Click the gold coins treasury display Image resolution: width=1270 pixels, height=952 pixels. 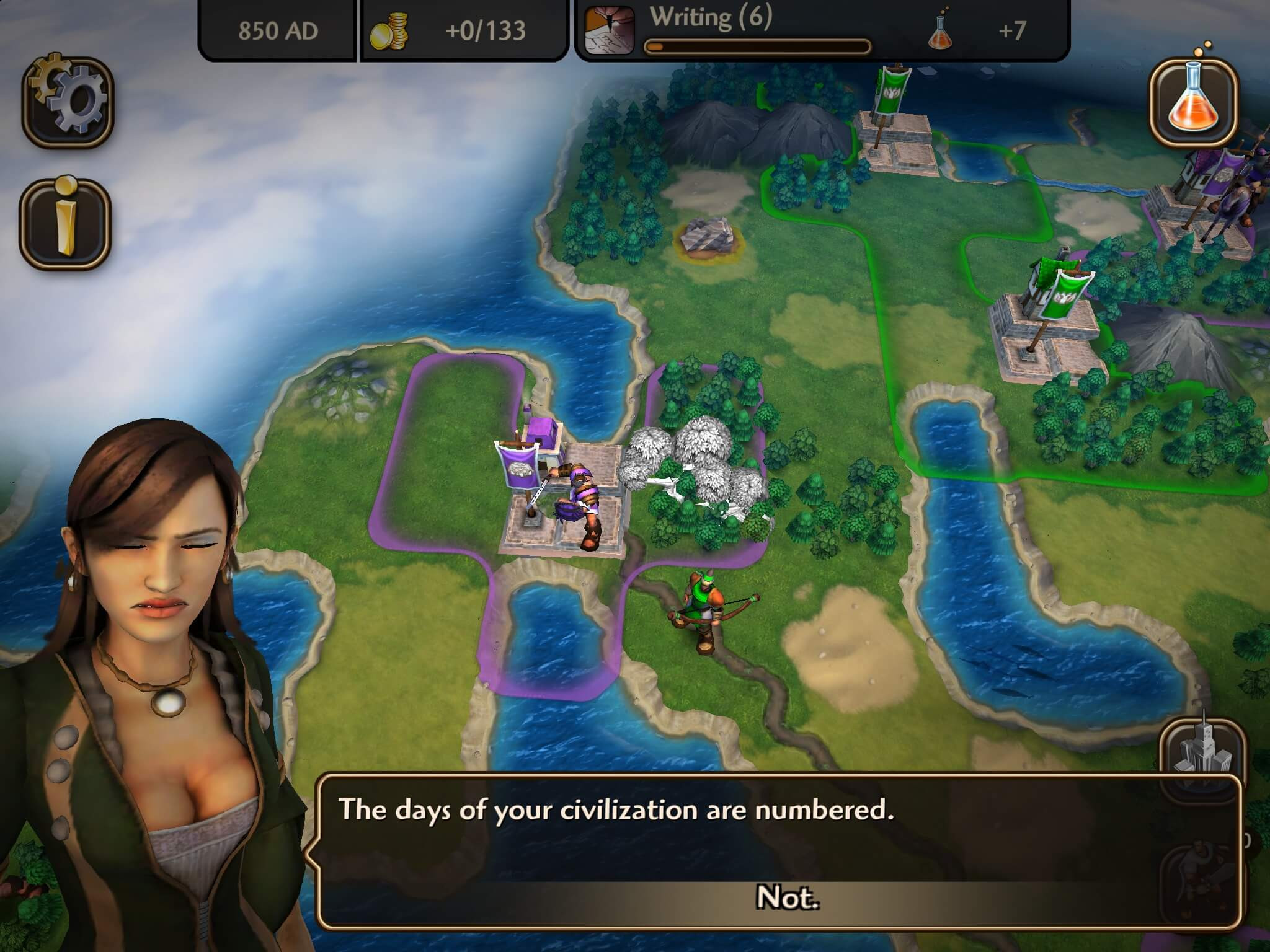click(463, 31)
